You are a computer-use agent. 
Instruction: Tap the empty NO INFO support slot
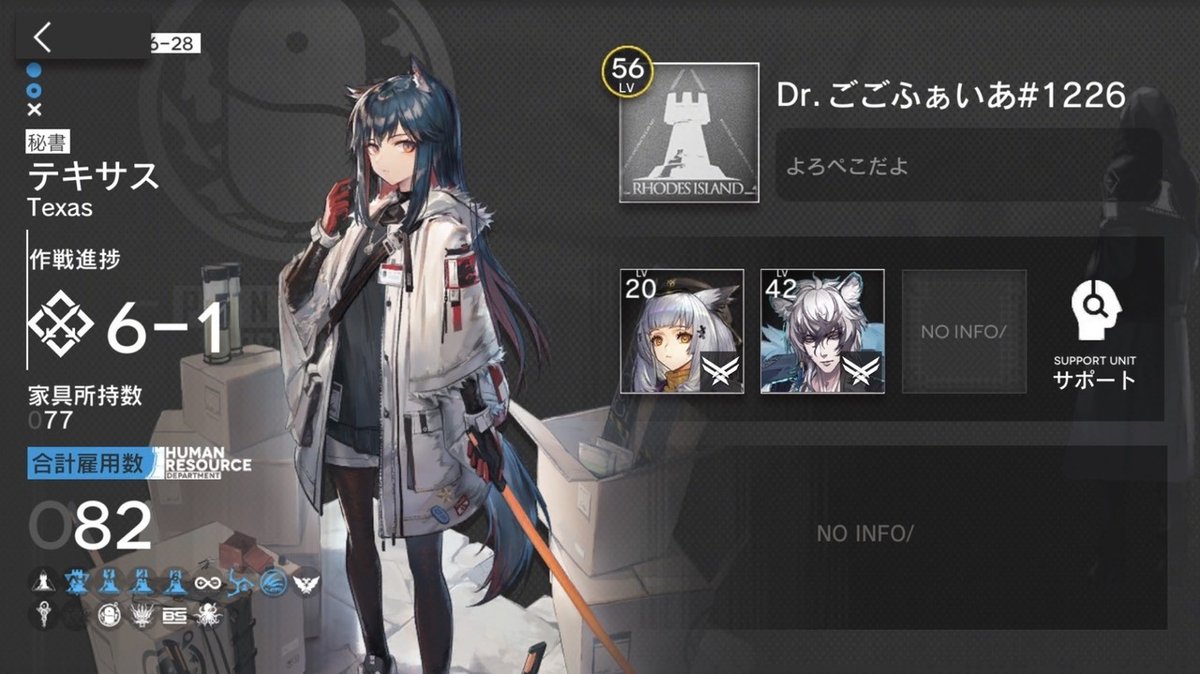[x=964, y=332]
